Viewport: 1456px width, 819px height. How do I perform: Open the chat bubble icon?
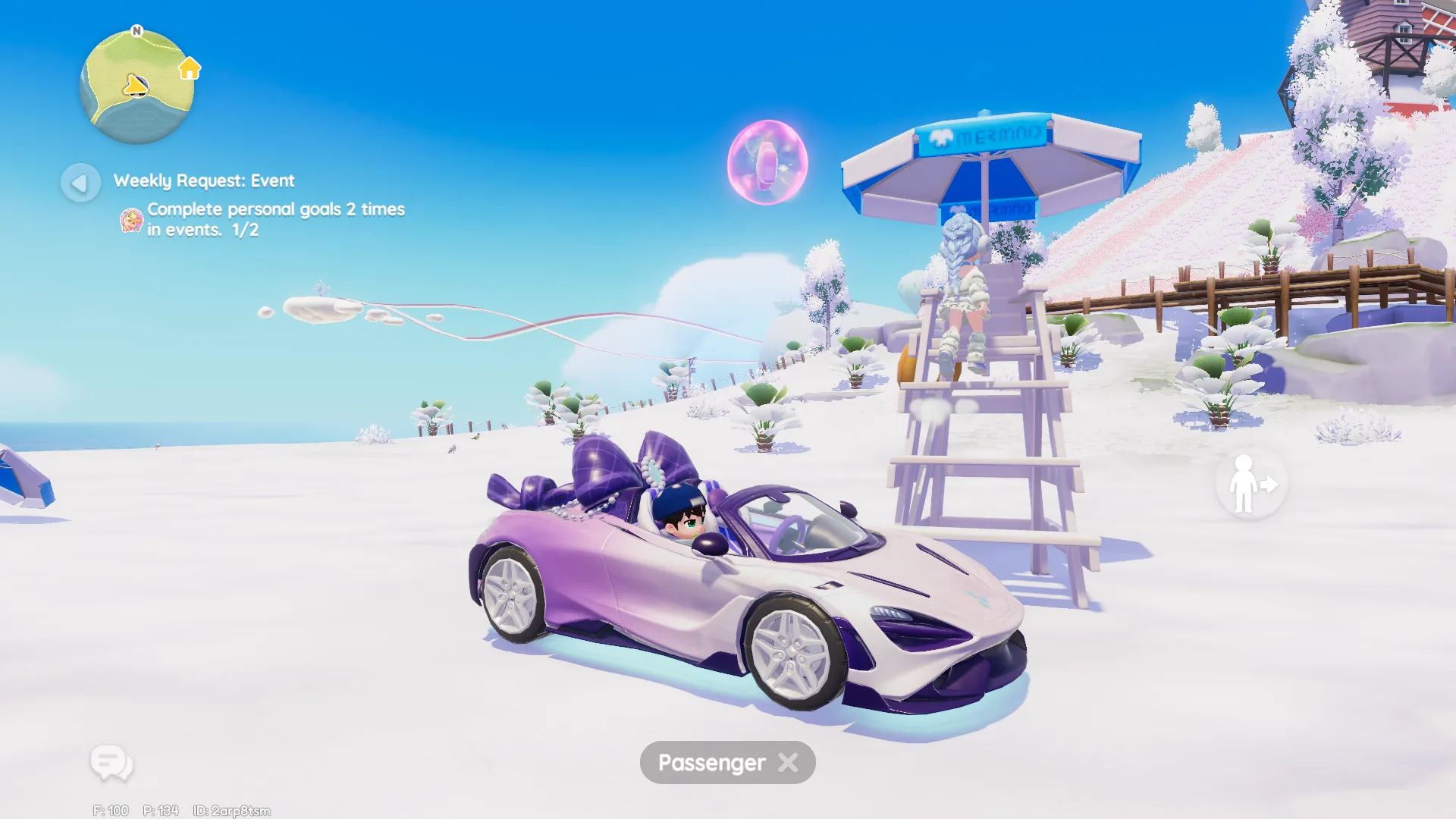(111, 762)
